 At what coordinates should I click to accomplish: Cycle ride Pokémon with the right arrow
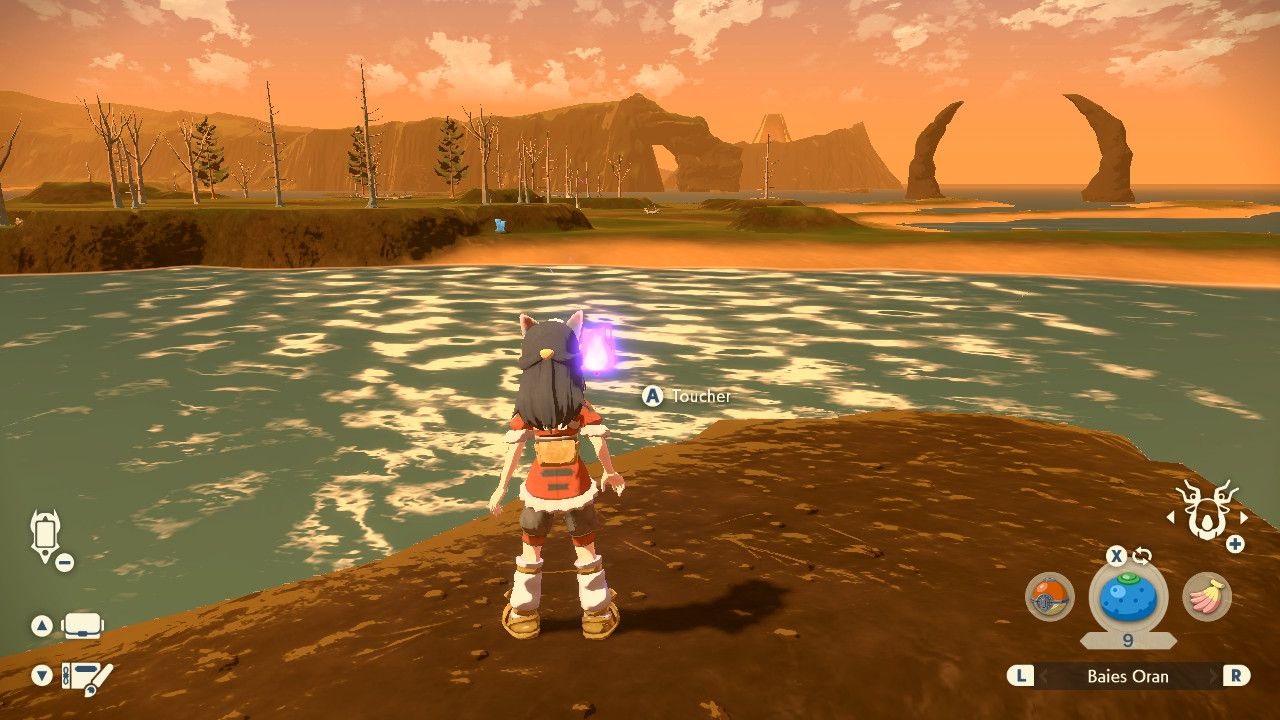(x=1244, y=518)
